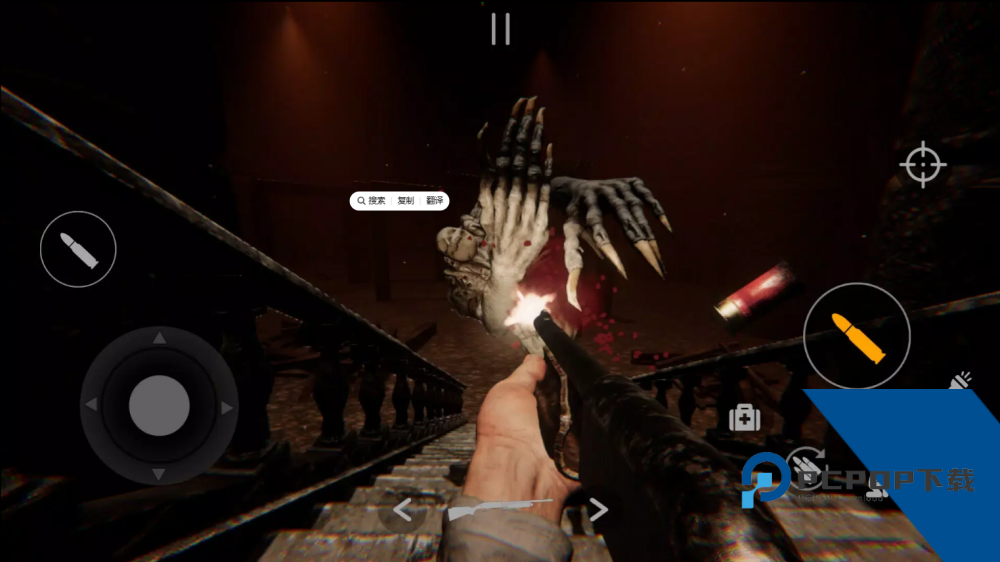The width and height of the screenshot is (1000, 562).
Task: Select the shotgun weapon icon
Action: 498,509
